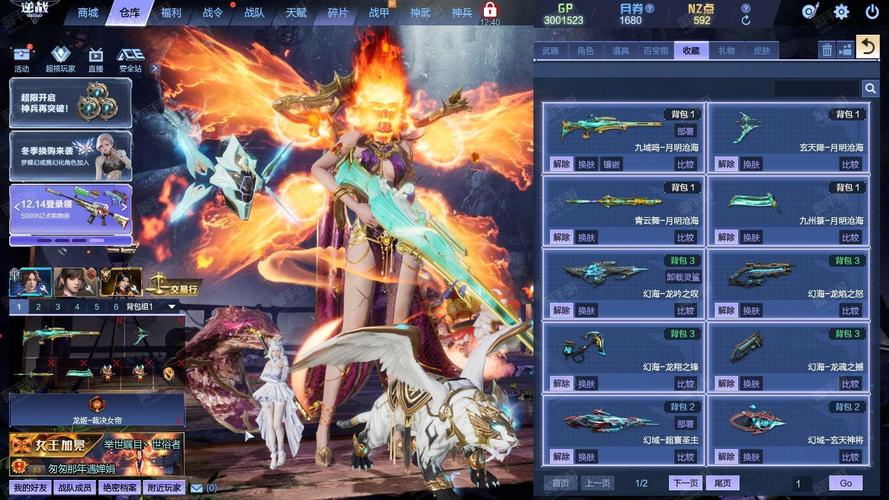The image size is (889, 500).
Task: Go to the 天赋 talent menu
Action: pos(296,13)
